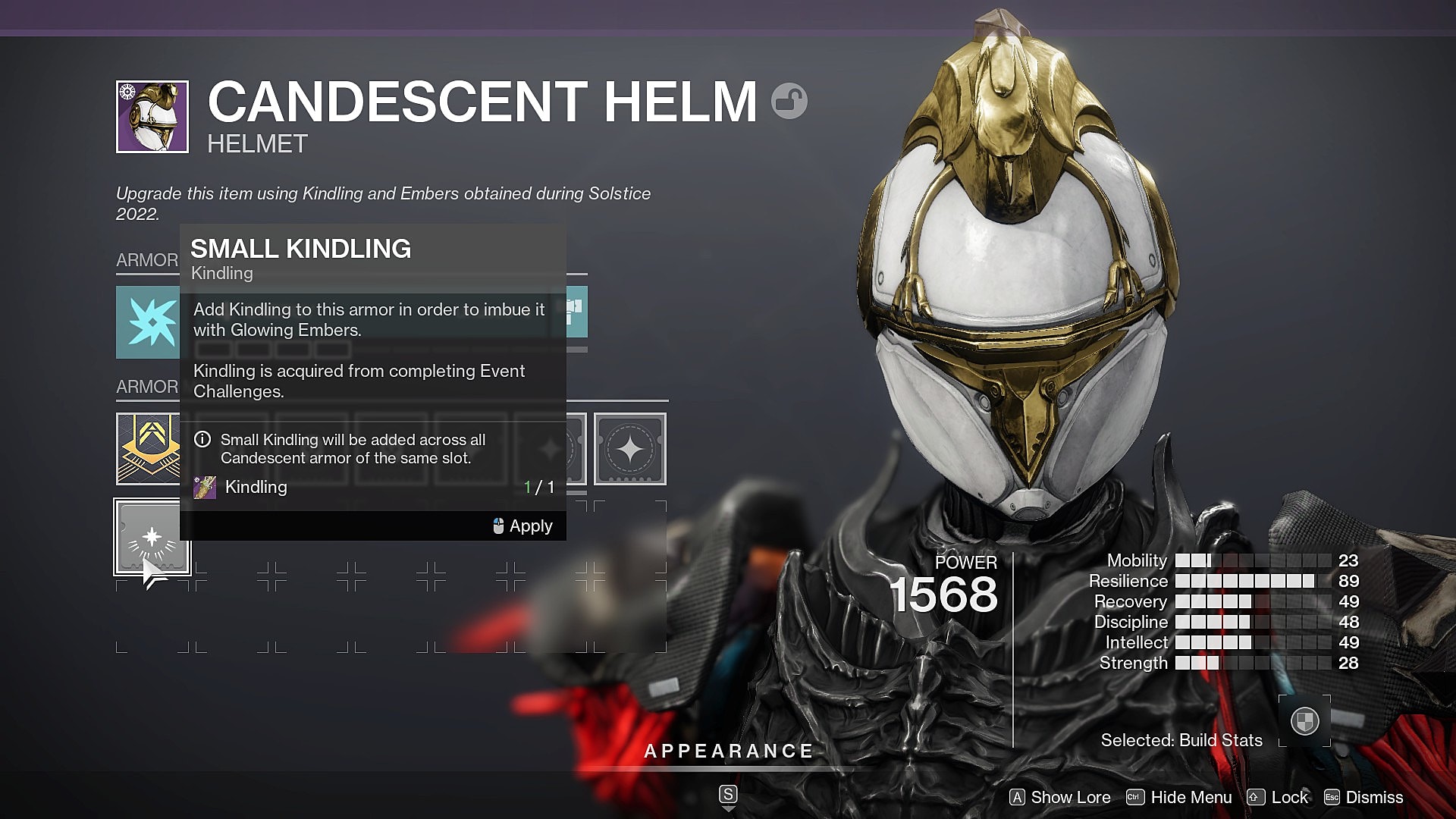Dismiss the item details screen
This screenshot has width=1456, height=819.
pyautogui.click(x=1363, y=798)
